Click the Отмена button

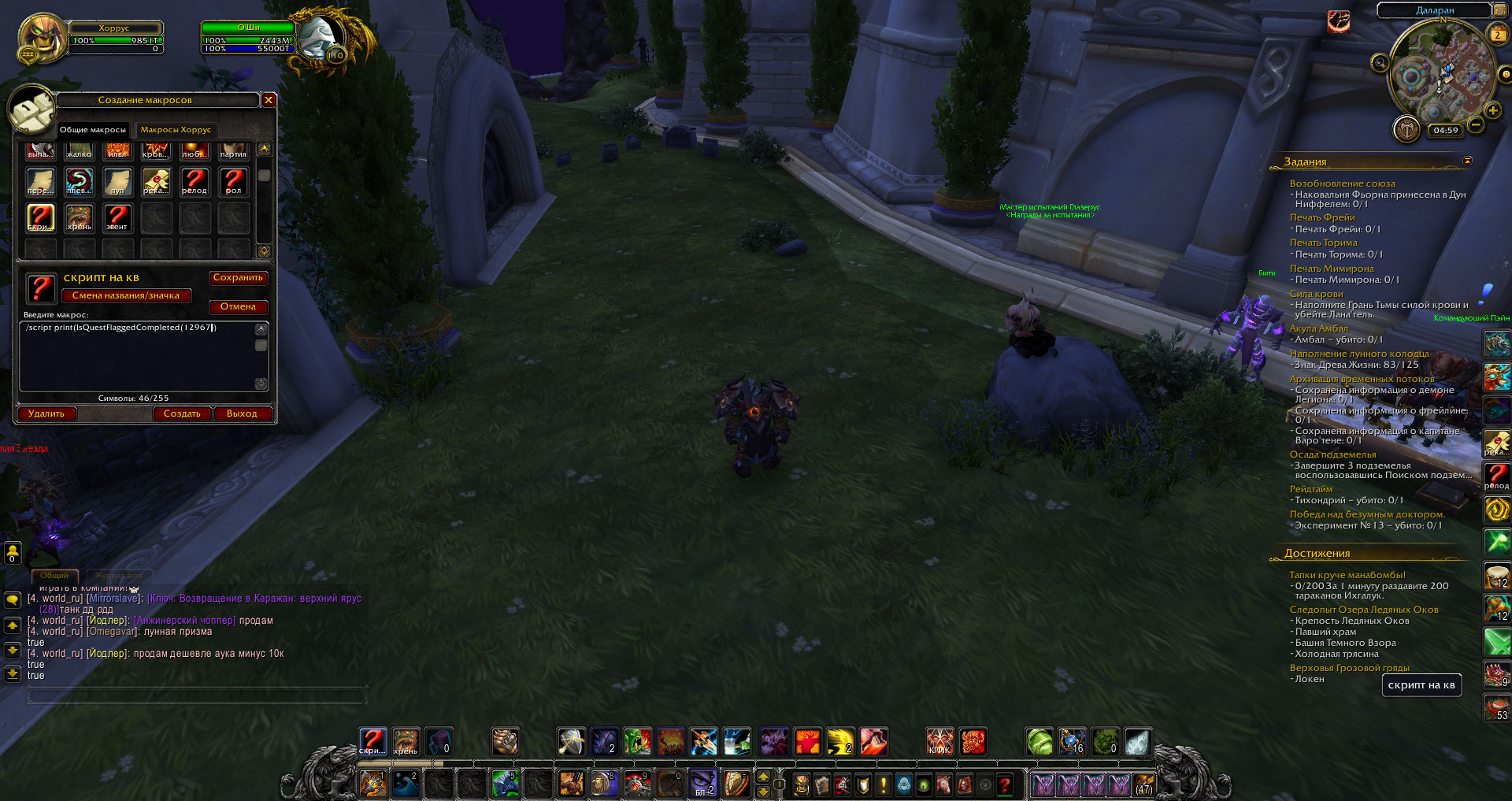(x=238, y=307)
